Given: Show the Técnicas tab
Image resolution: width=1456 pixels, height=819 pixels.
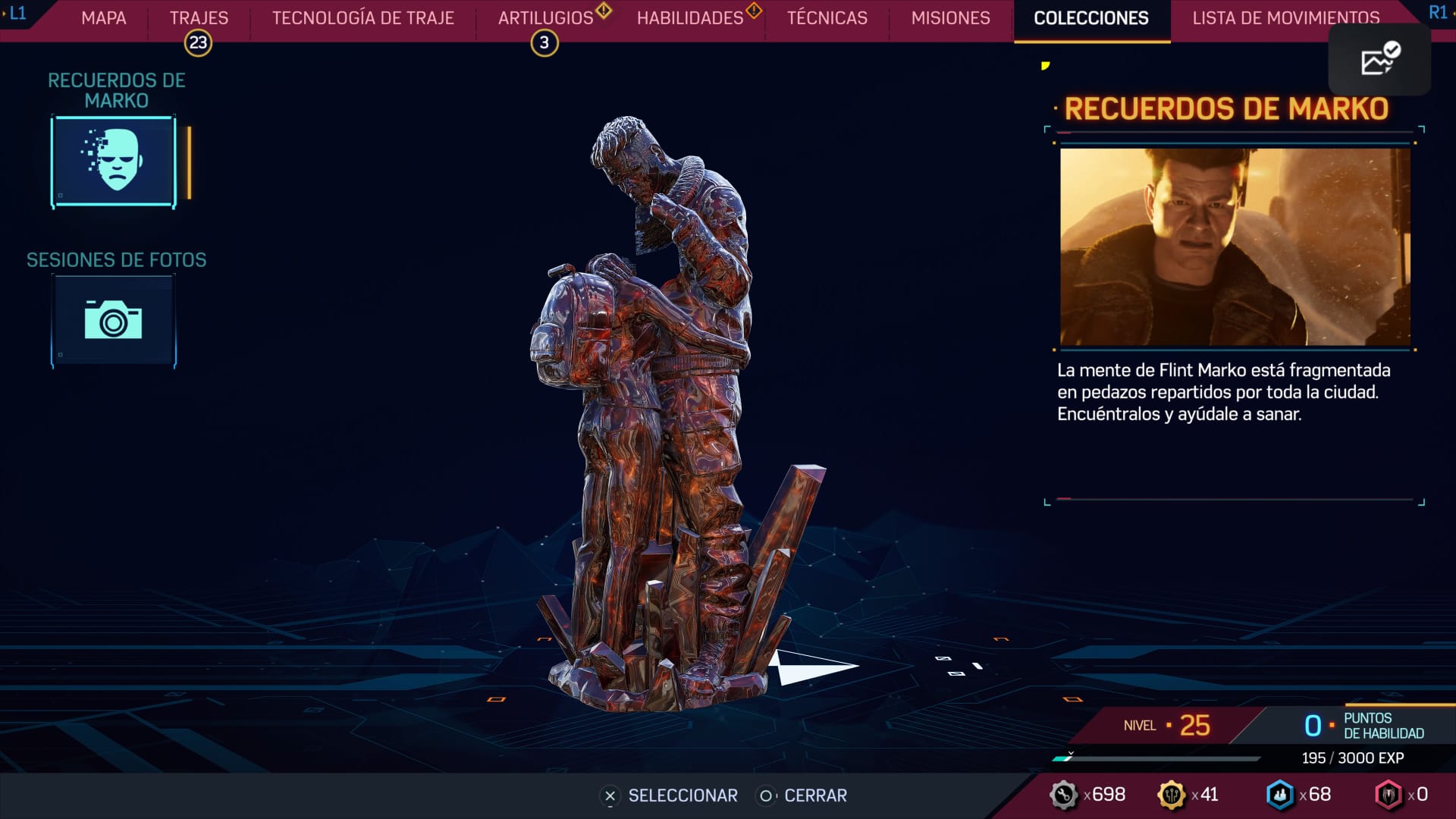Looking at the screenshot, I should (827, 18).
